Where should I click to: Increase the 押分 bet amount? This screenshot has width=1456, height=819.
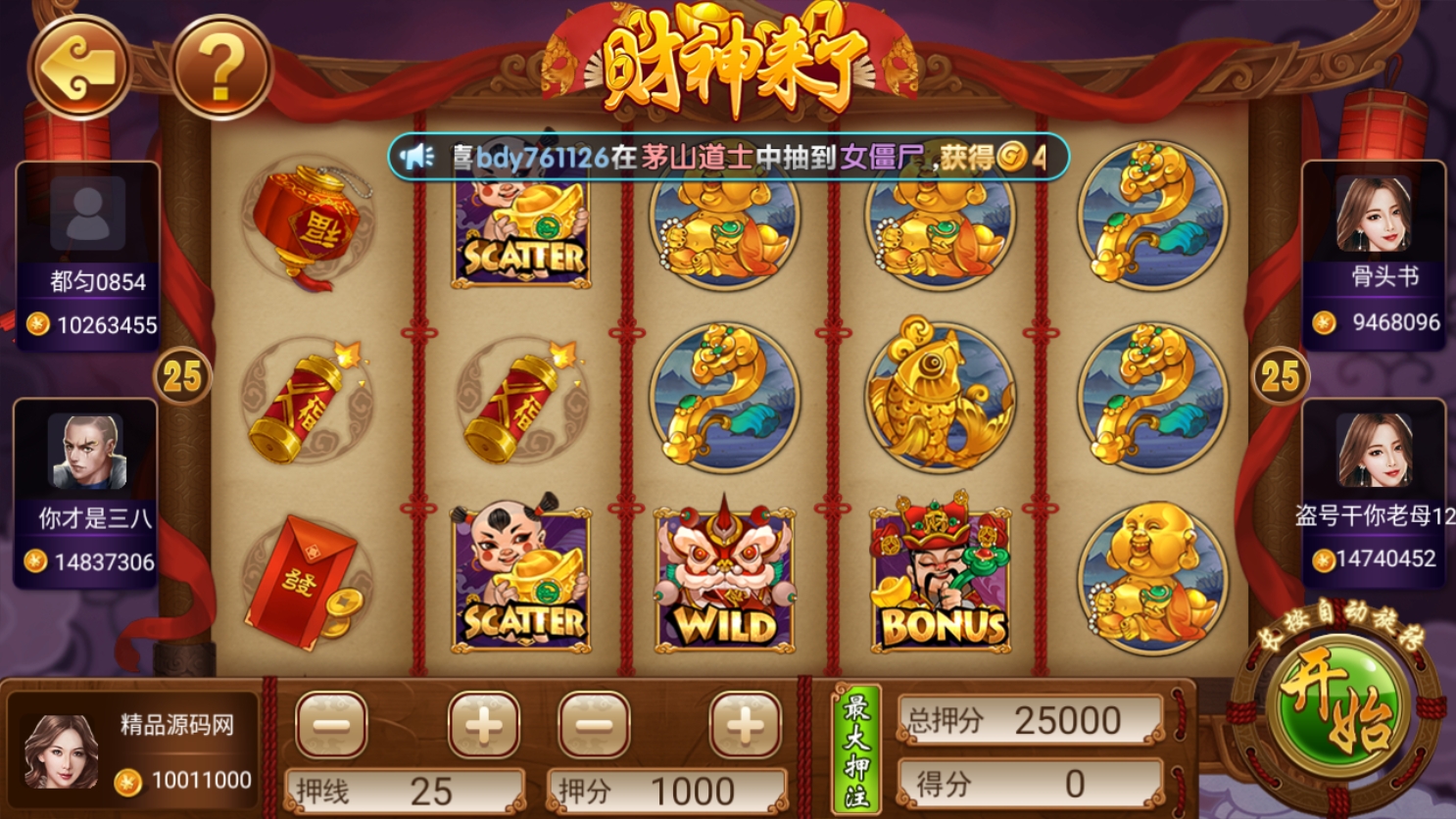click(745, 726)
